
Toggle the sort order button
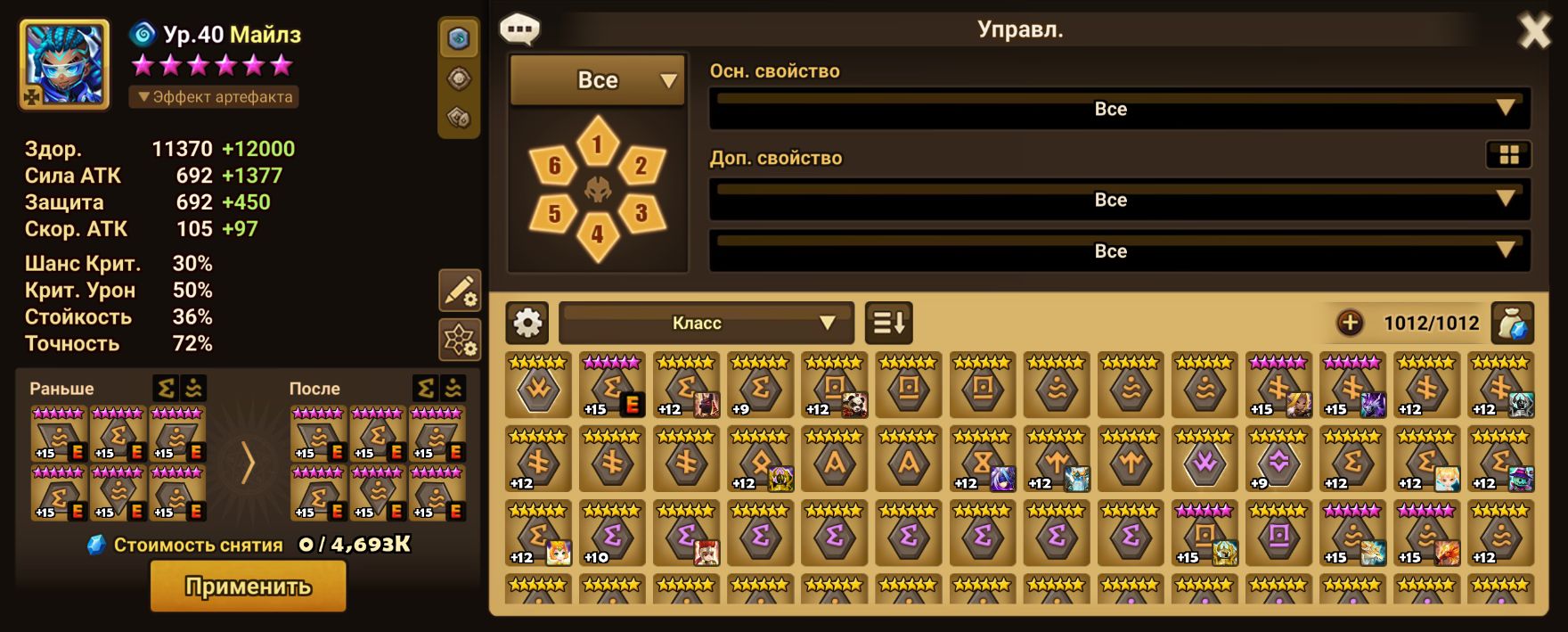[888, 323]
